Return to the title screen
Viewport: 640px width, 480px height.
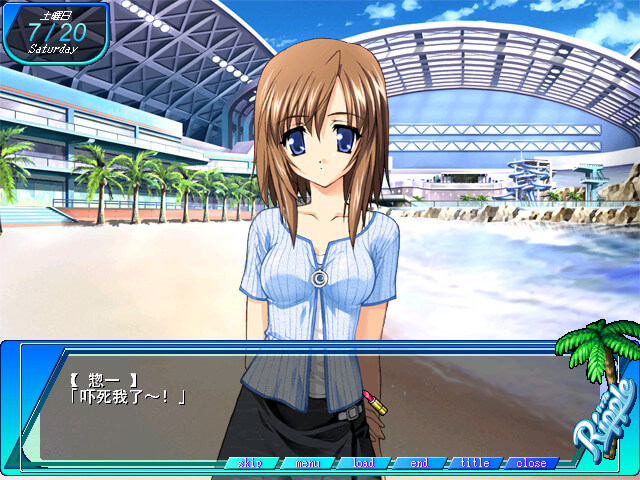click(x=475, y=463)
